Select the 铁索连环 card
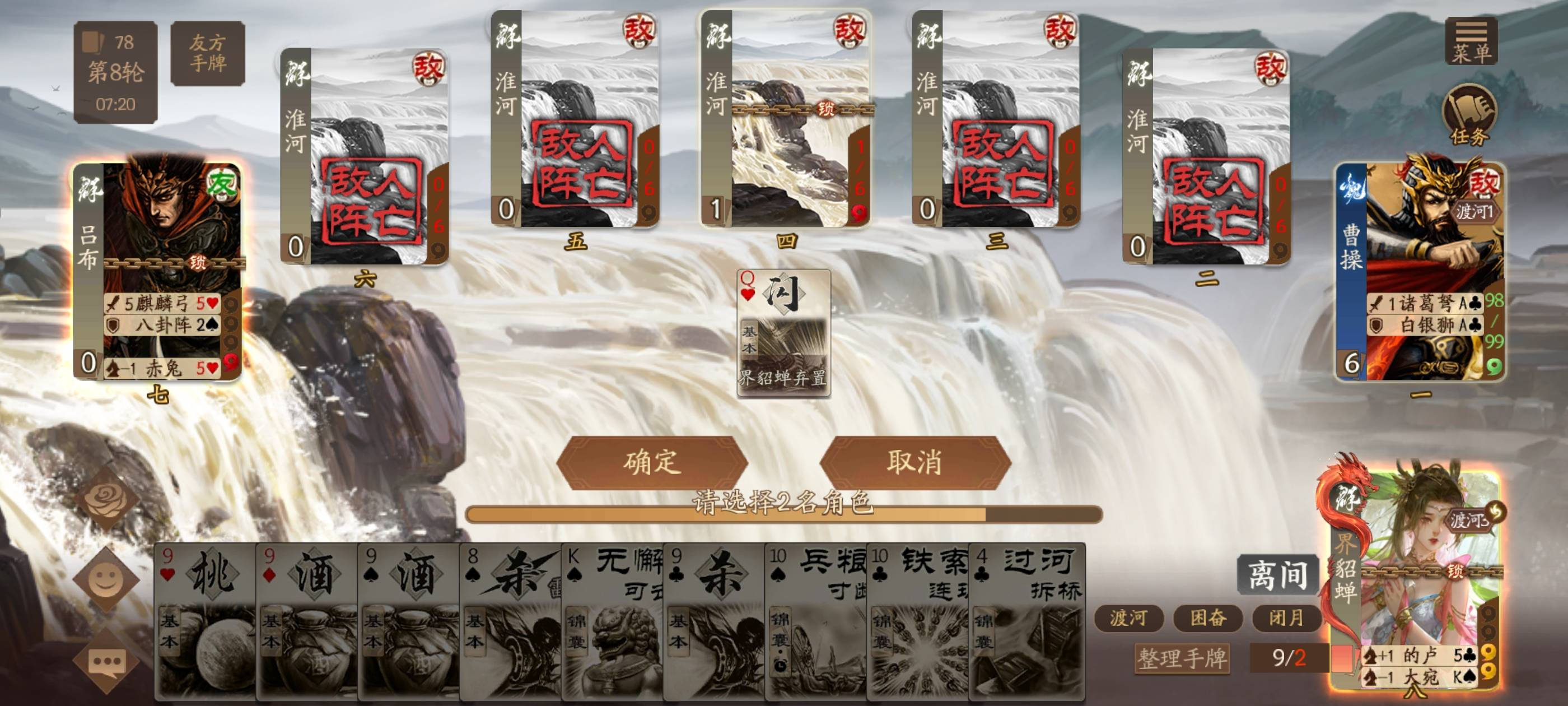Screen dimensions: 1568x706 click(918, 621)
